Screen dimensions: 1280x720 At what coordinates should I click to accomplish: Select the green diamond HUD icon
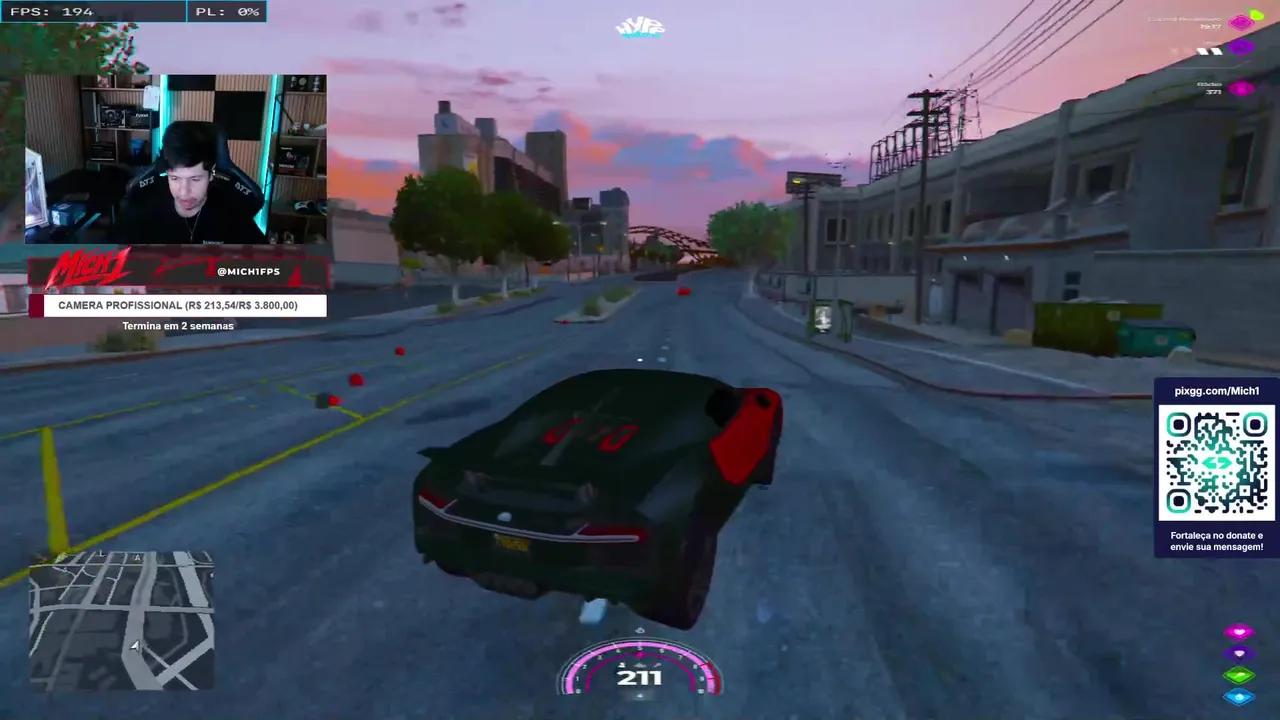1239,674
